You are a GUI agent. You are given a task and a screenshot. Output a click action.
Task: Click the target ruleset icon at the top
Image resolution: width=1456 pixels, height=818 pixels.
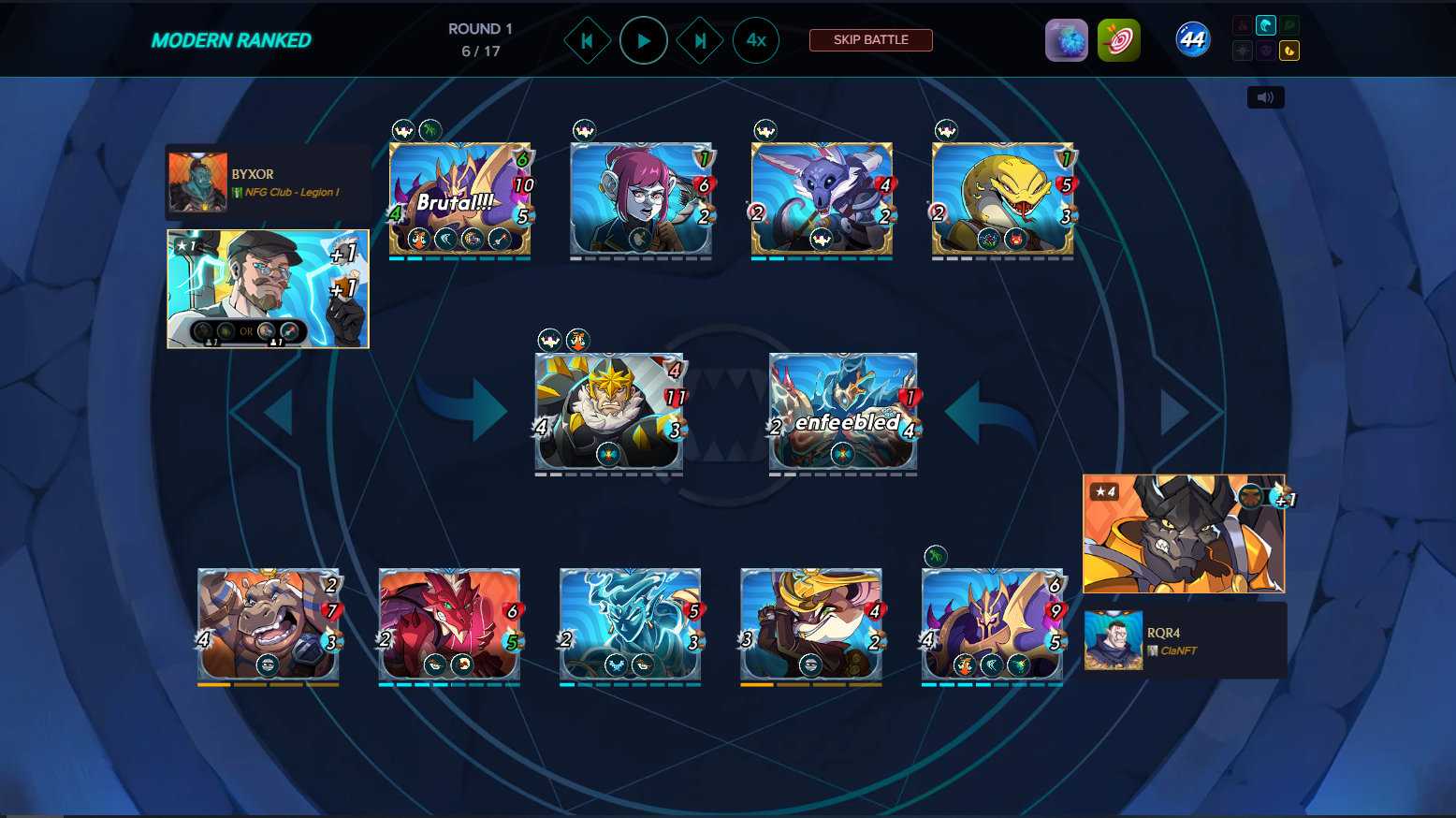click(1119, 39)
